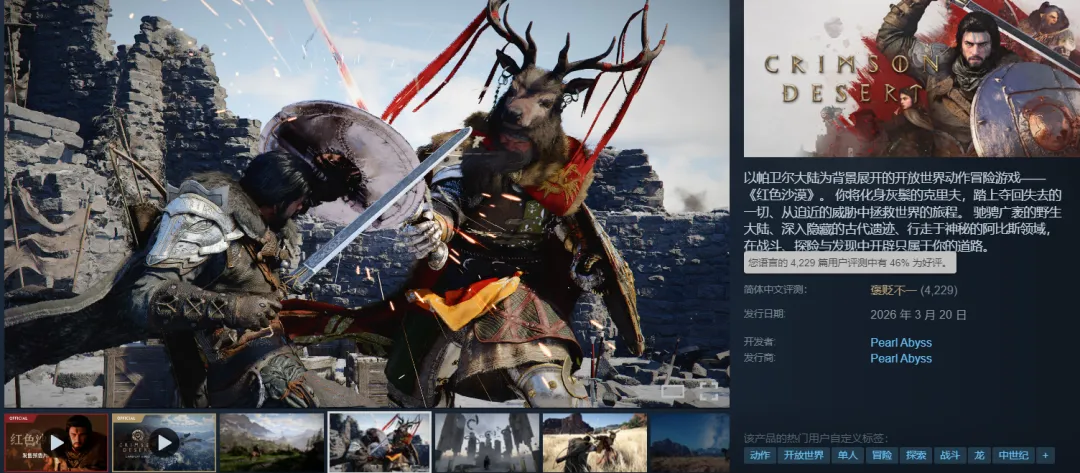This screenshot has height=473, width=1080.
Task: Open the 开放世界 tag
Action: (x=804, y=455)
